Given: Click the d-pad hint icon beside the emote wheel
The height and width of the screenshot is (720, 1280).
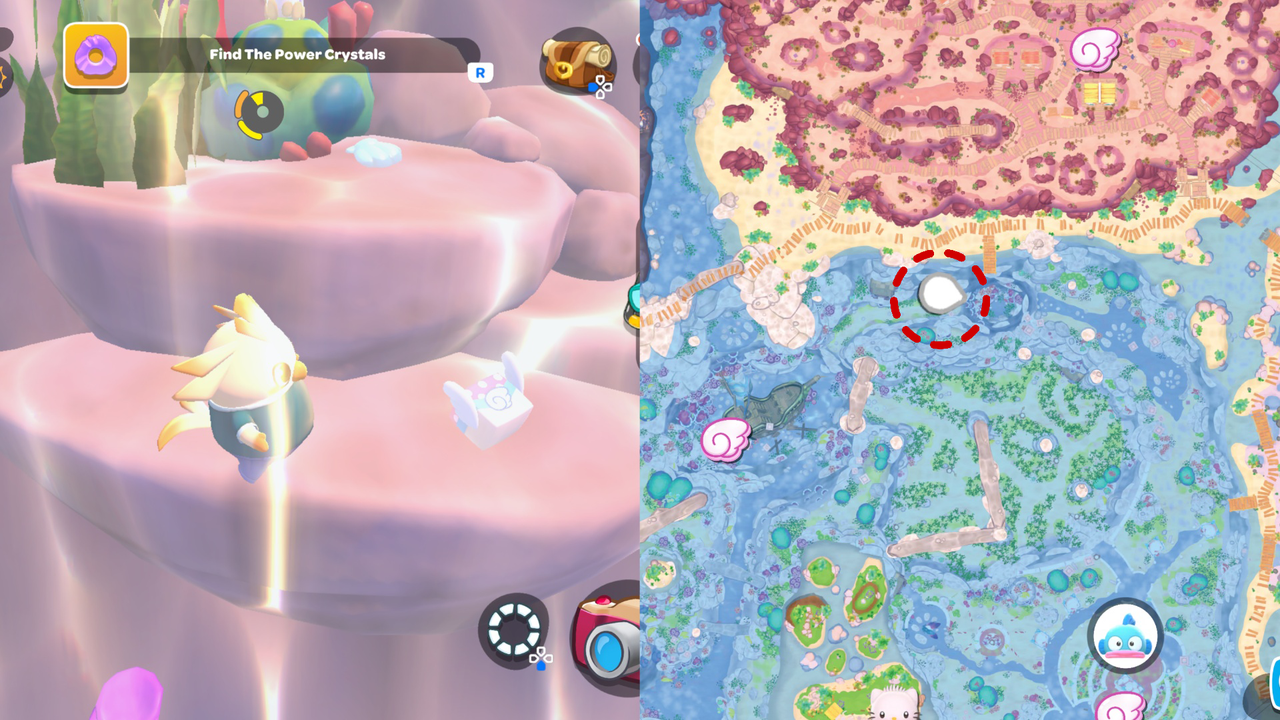Looking at the screenshot, I should 541,657.
